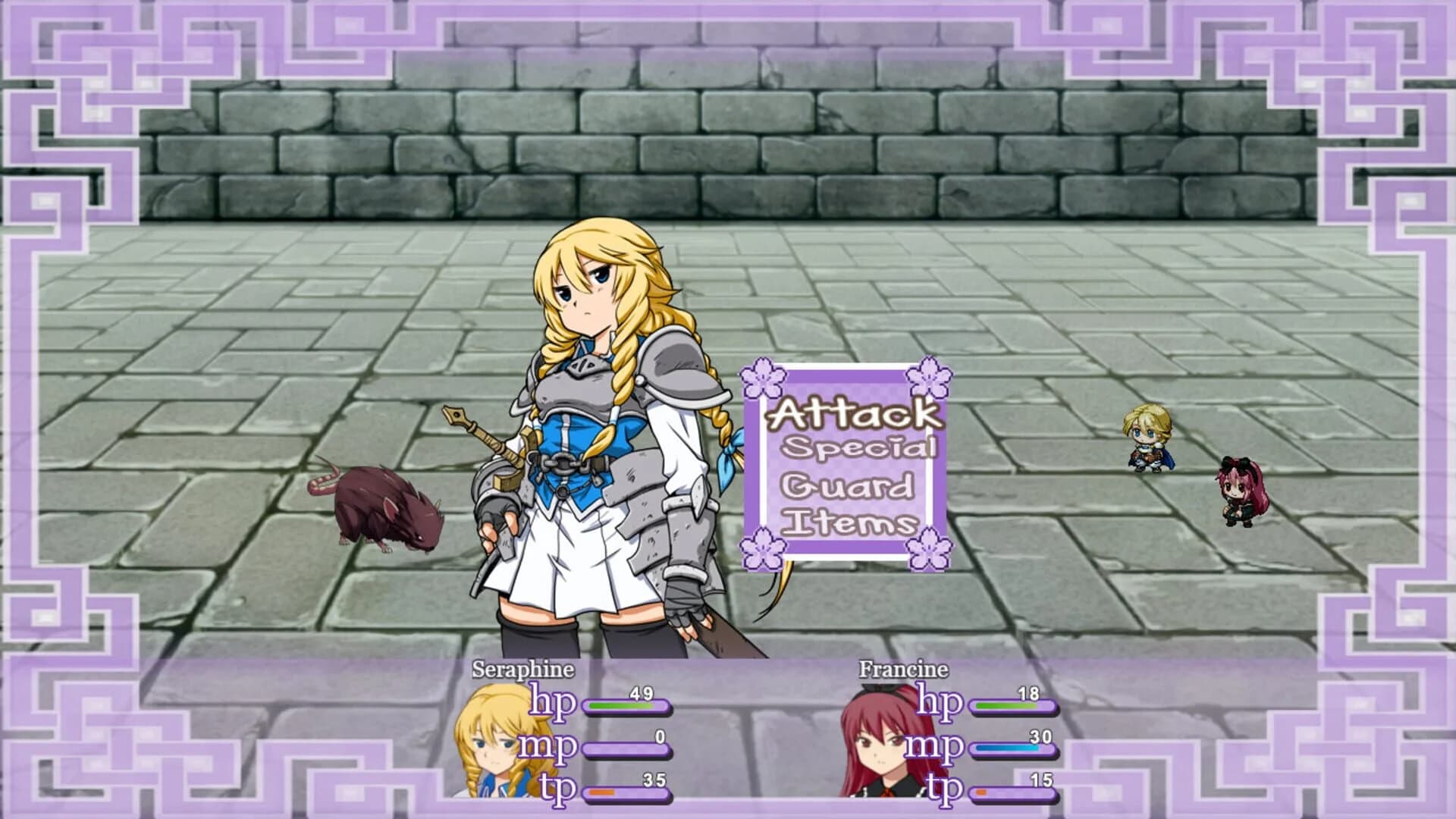Viewport: 1456px width, 819px height.
Task: Click Francine's portrait in the status bar
Action: [x=880, y=739]
